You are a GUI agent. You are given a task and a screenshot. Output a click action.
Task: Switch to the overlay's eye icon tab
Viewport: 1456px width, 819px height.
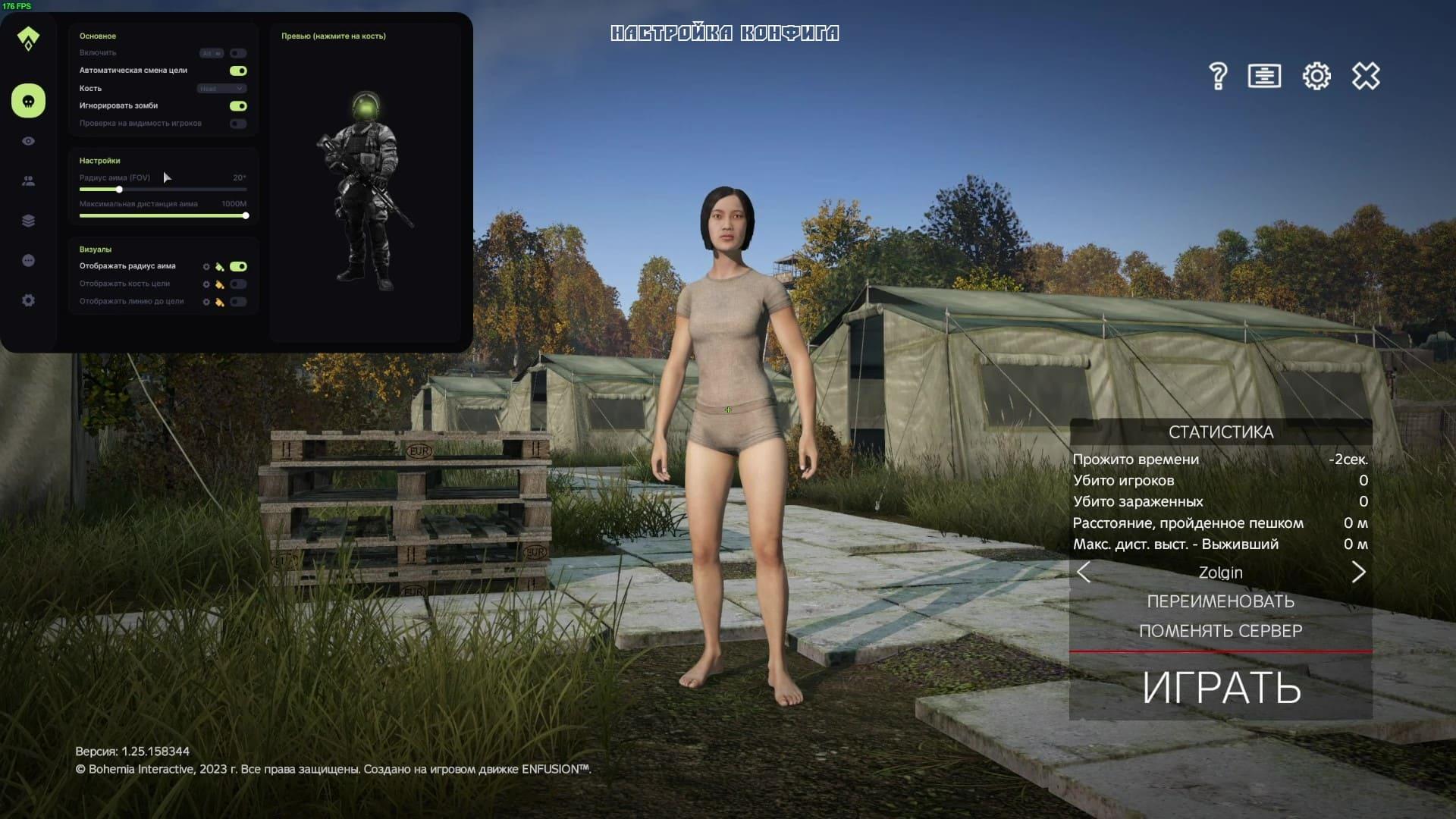pos(28,141)
